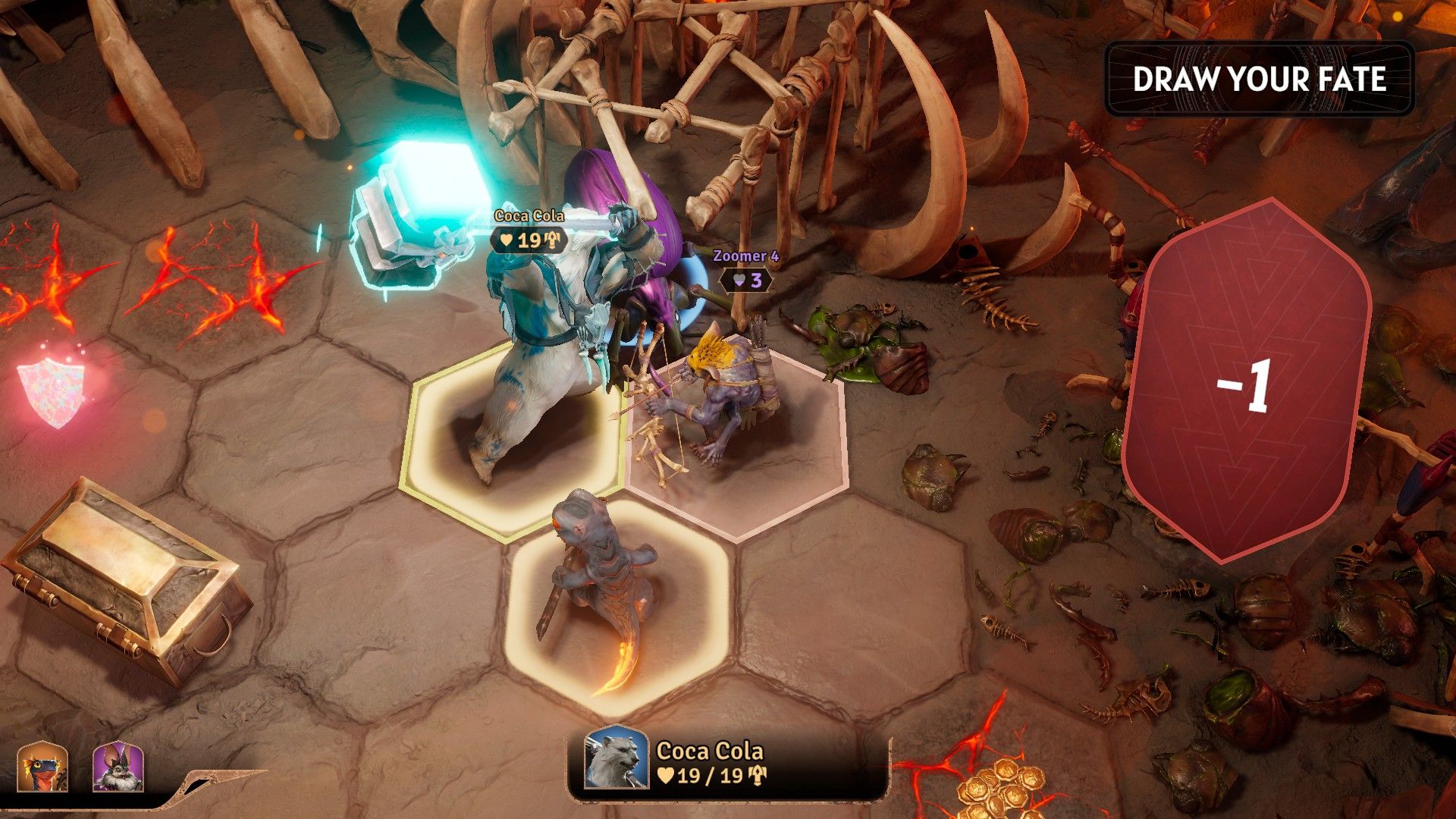Click the heart icon in Coca Cola's overhead nameplate
The width and height of the screenshot is (1456, 819).
tap(505, 240)
